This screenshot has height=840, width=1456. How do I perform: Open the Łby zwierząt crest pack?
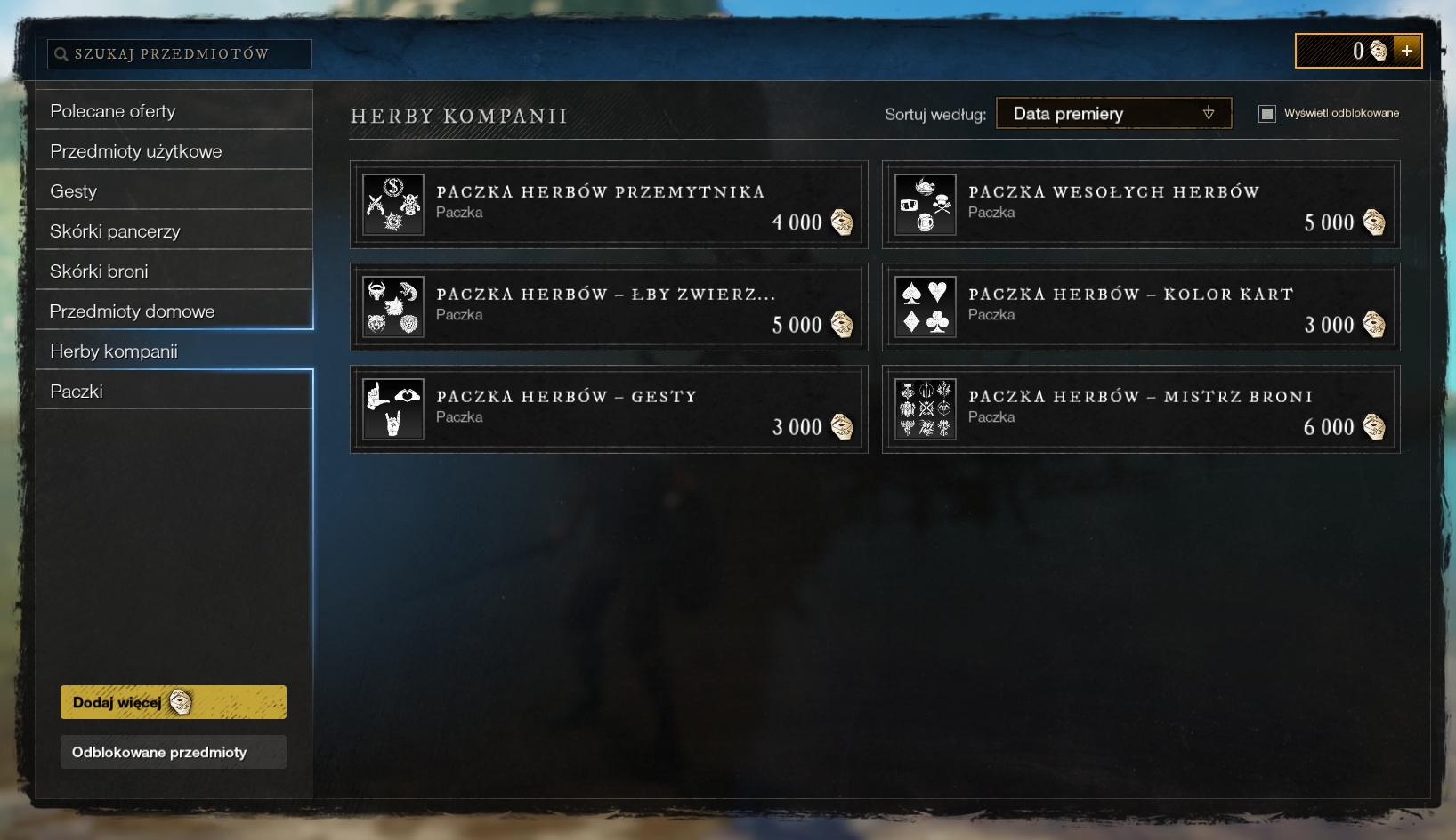pyautogui.click(x=609, y=307)
